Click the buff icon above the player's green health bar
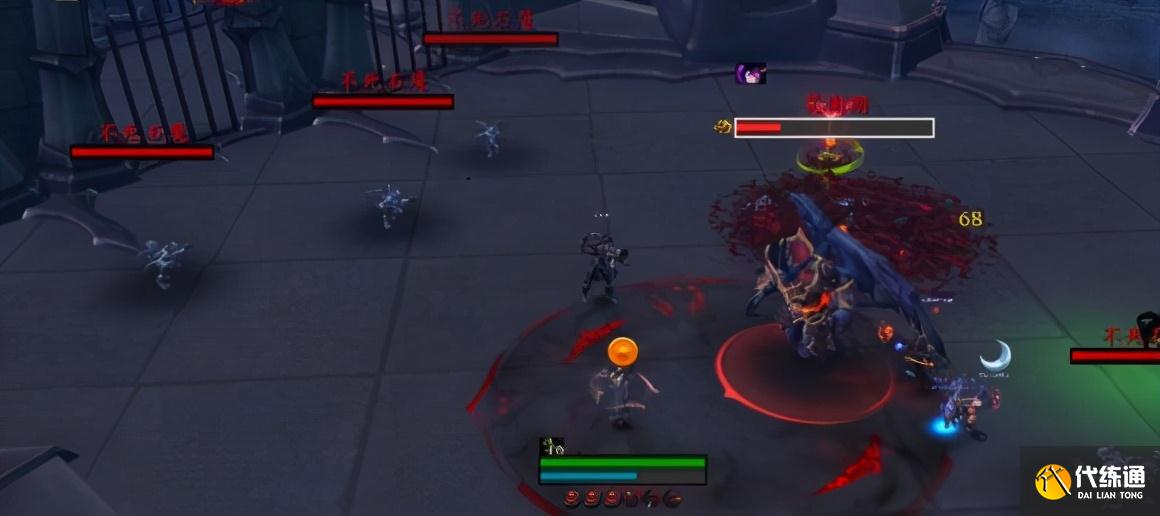1160x516 pixels. [x=552, y=446]
